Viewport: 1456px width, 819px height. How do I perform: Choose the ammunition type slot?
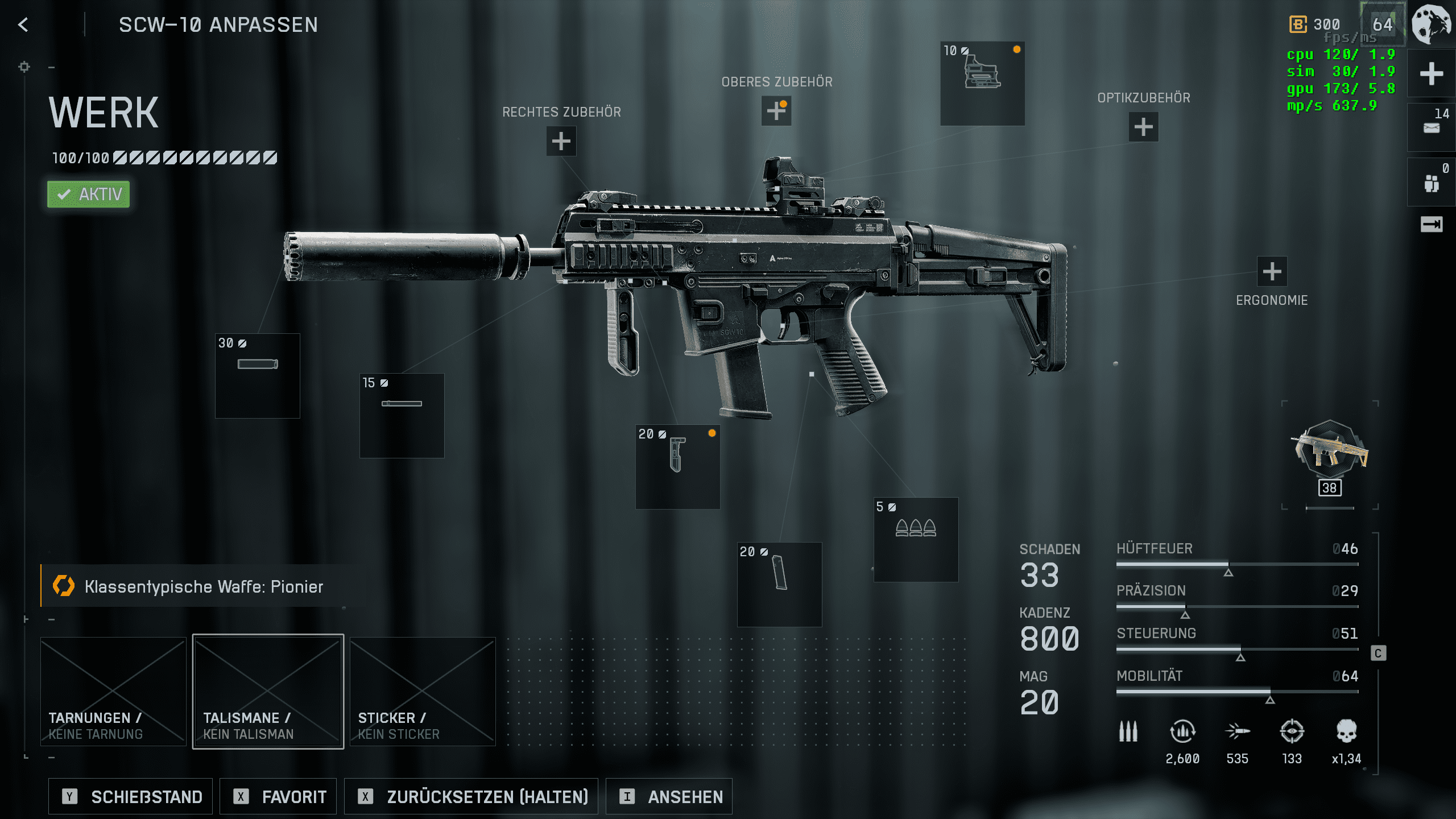[916, 539]
